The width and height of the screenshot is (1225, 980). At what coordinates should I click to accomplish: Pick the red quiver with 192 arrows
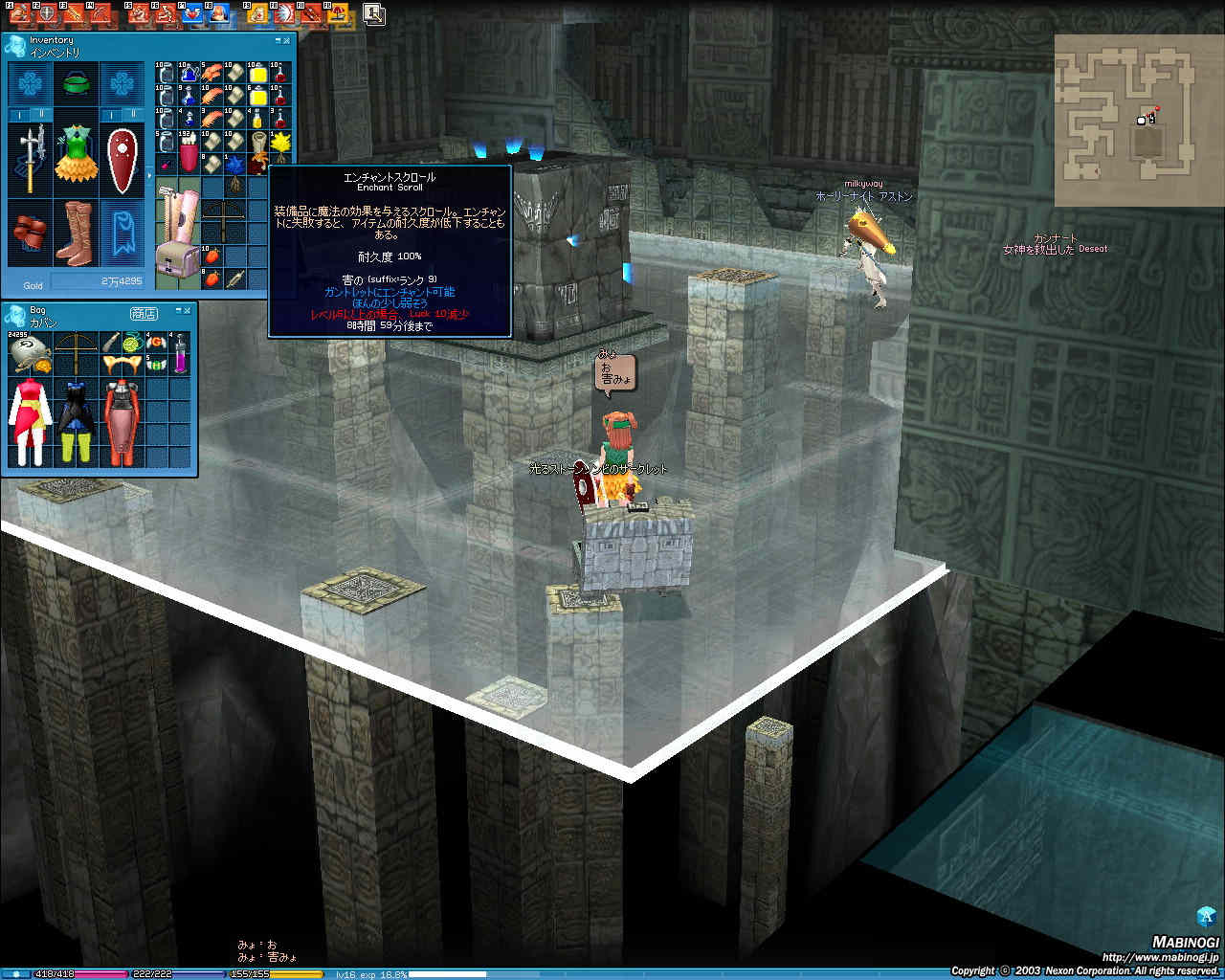189,155
